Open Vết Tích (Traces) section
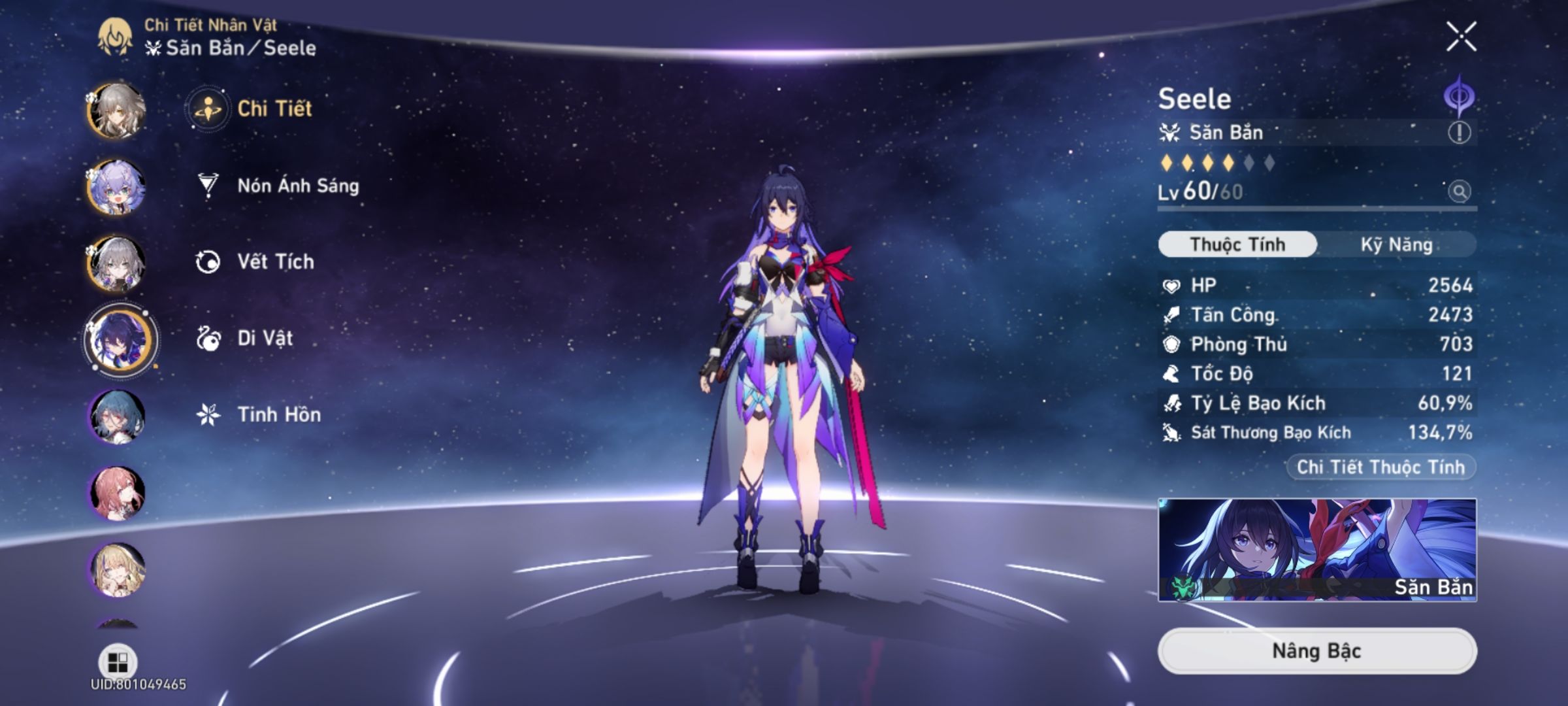This screenshot has height=706, width=1568. tap(206, 261)
